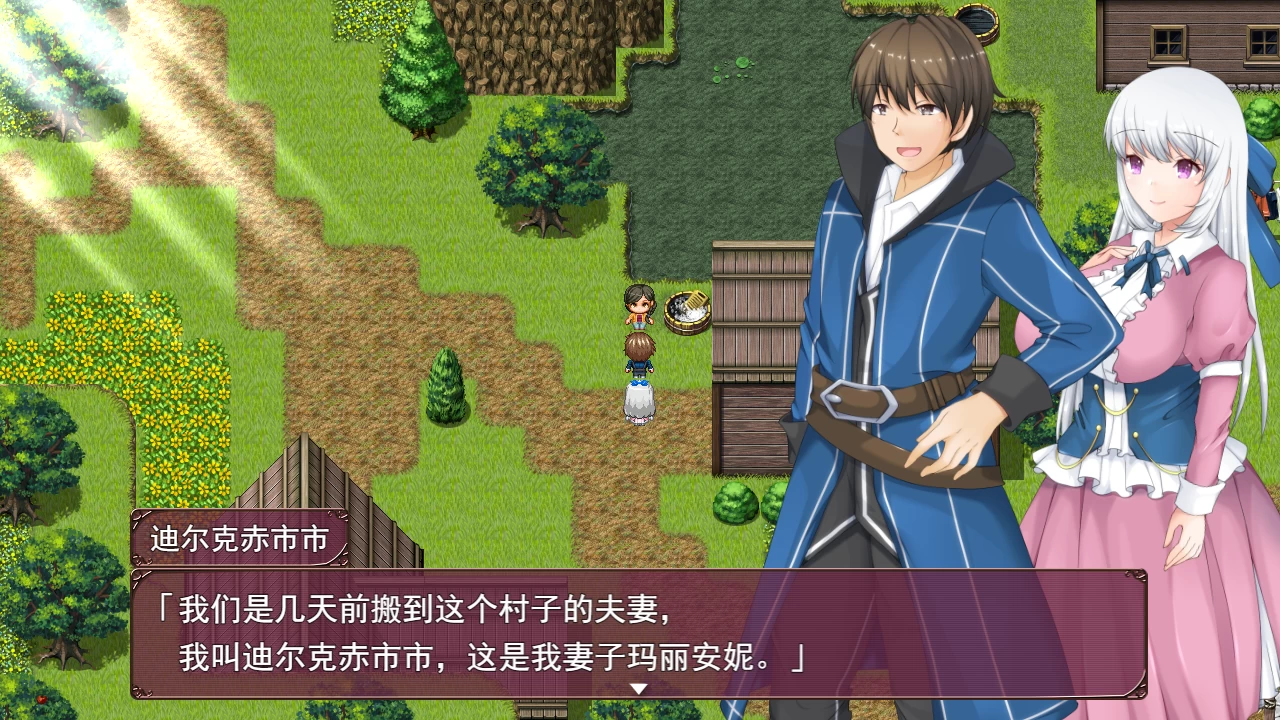This screenshot has width=1280, height=720.
Task: Click the small round bush by the fence
Action: 737,500
